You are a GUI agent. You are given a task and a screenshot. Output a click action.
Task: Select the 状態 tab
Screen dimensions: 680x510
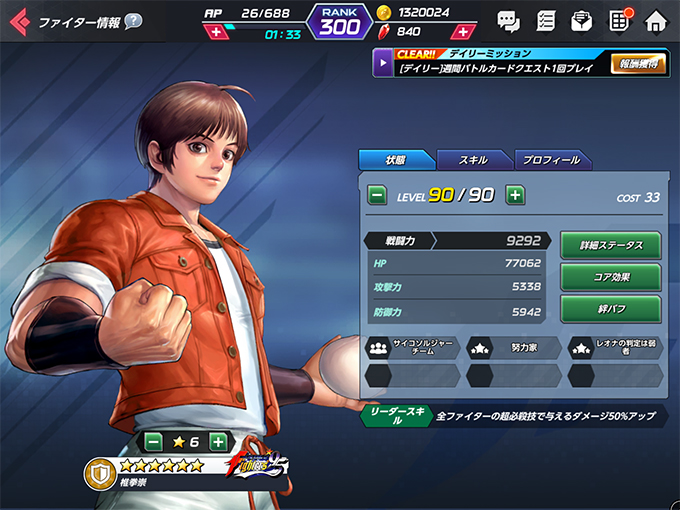396,160
